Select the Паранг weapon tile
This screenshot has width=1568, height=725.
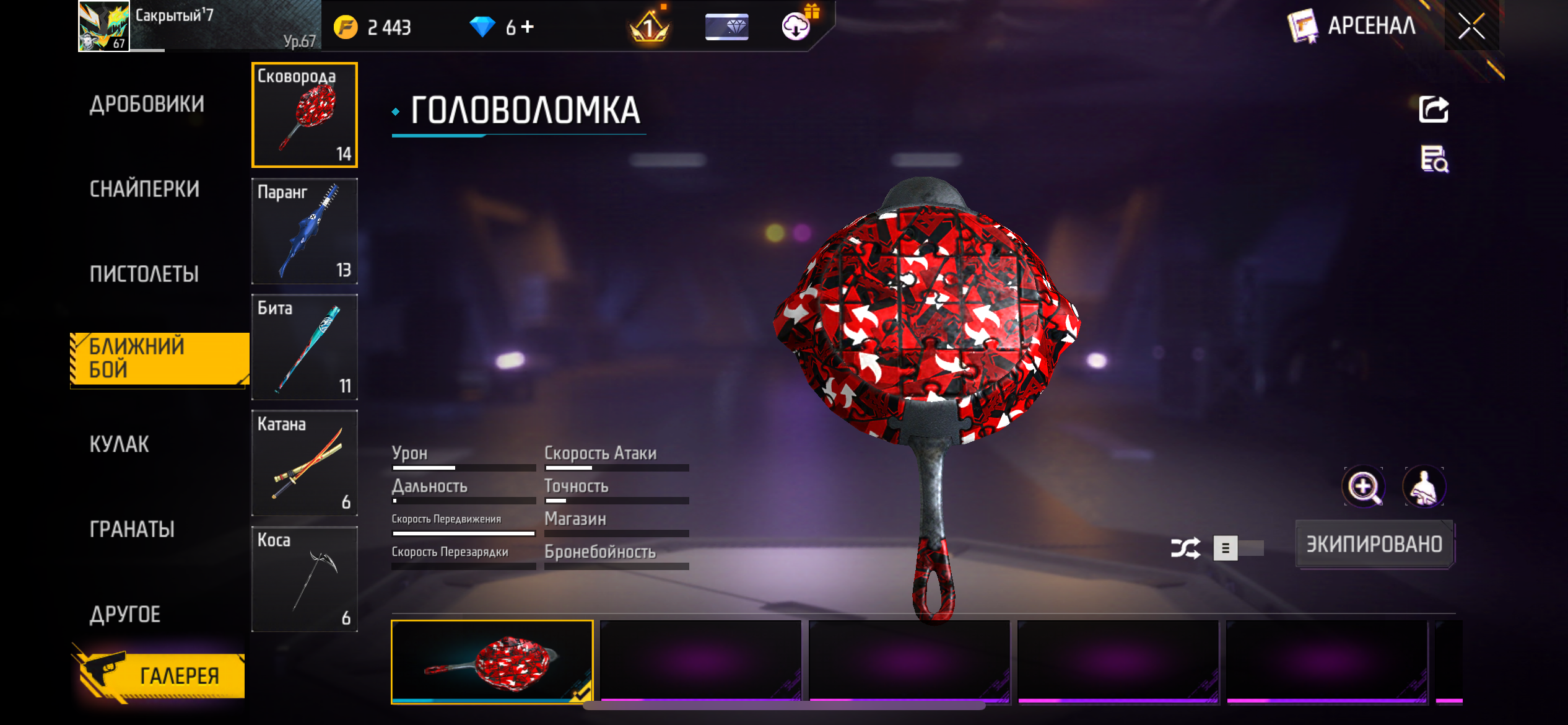[305, 231]
